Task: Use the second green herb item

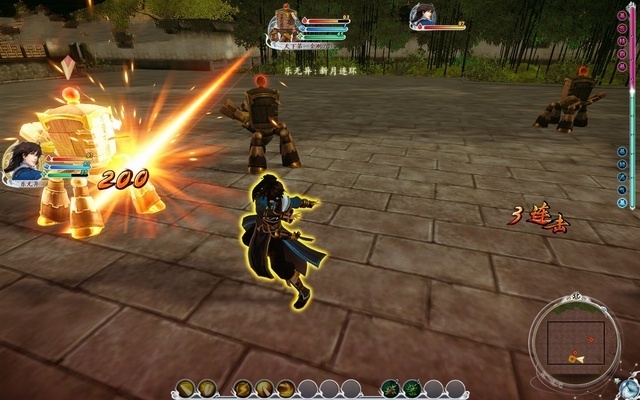Action: (412, 388)
